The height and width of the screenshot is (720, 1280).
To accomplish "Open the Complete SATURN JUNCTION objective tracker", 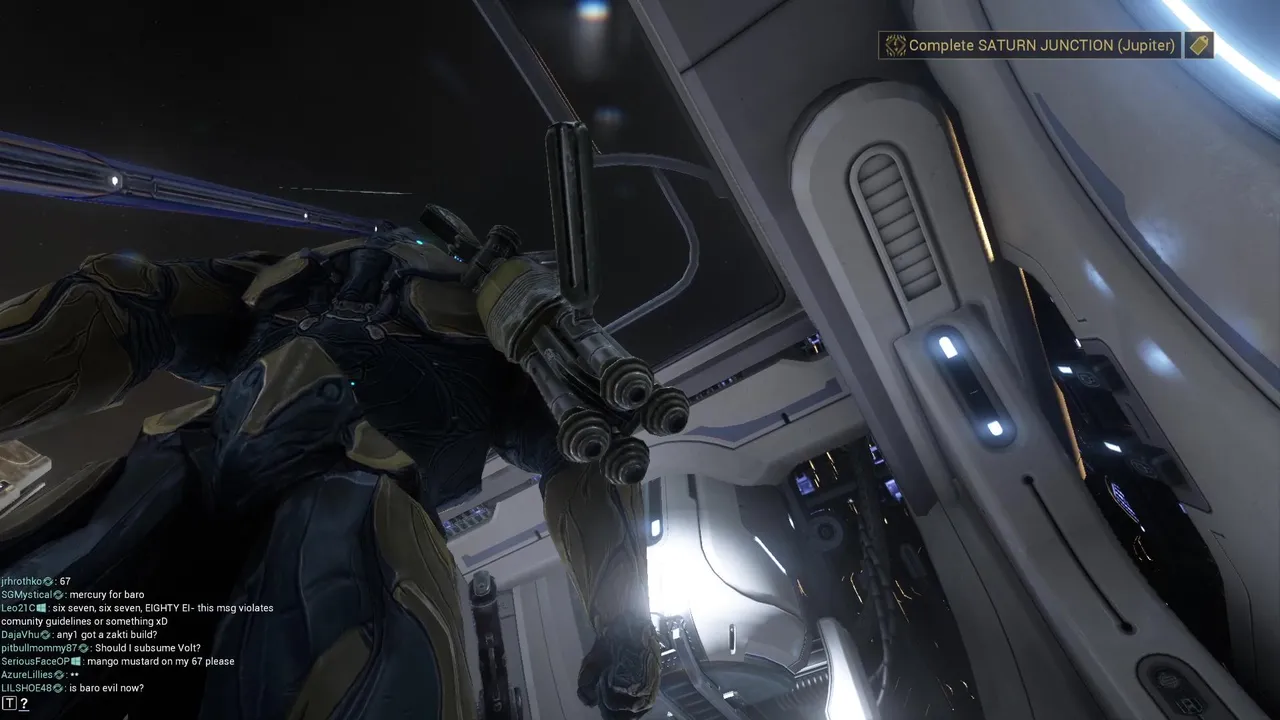I will coord(1030,46).
